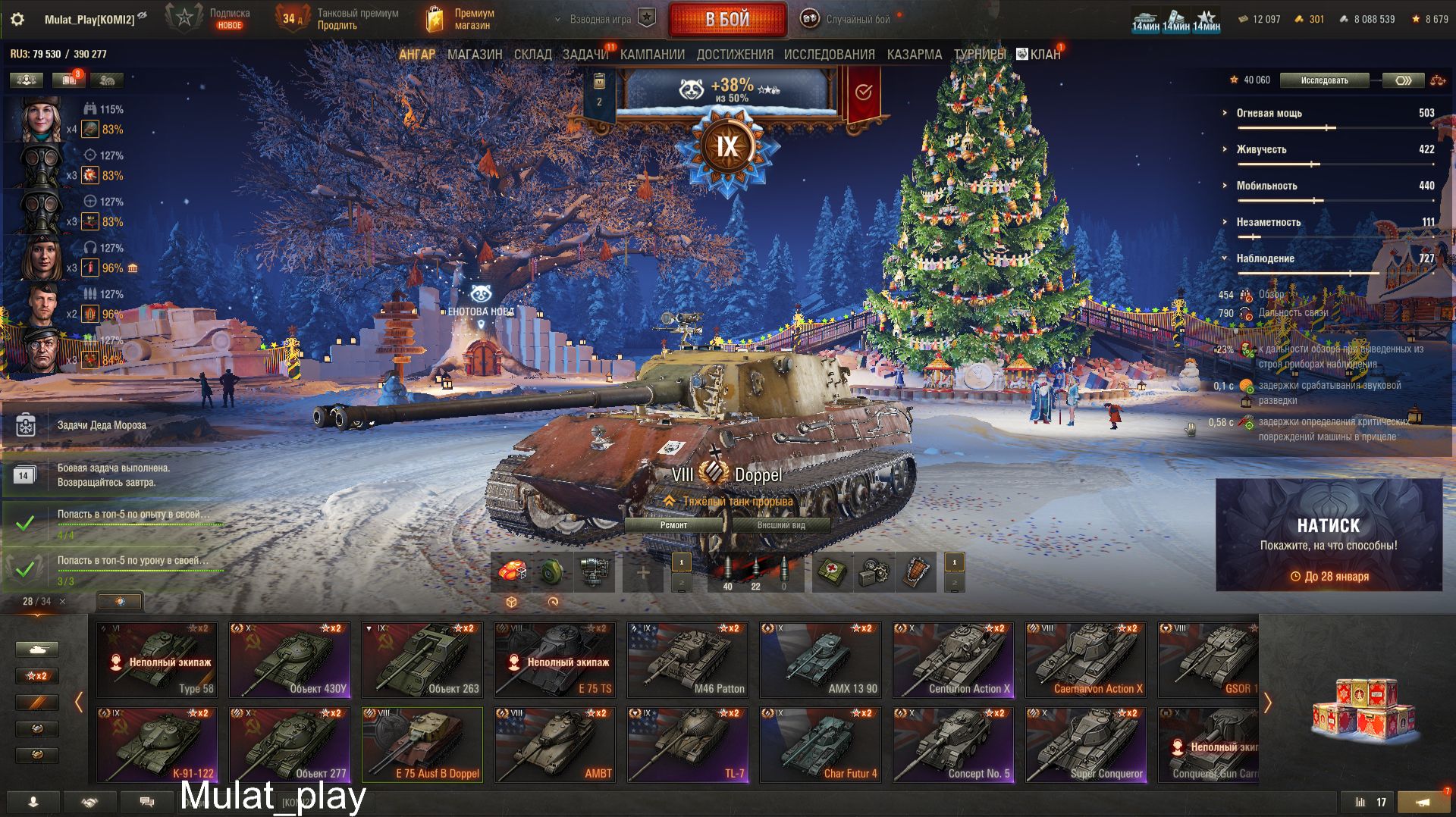This screenshot has height=817, width=1456.
Task: Open Задачи Деда Мороза panel
Action: 102,425
